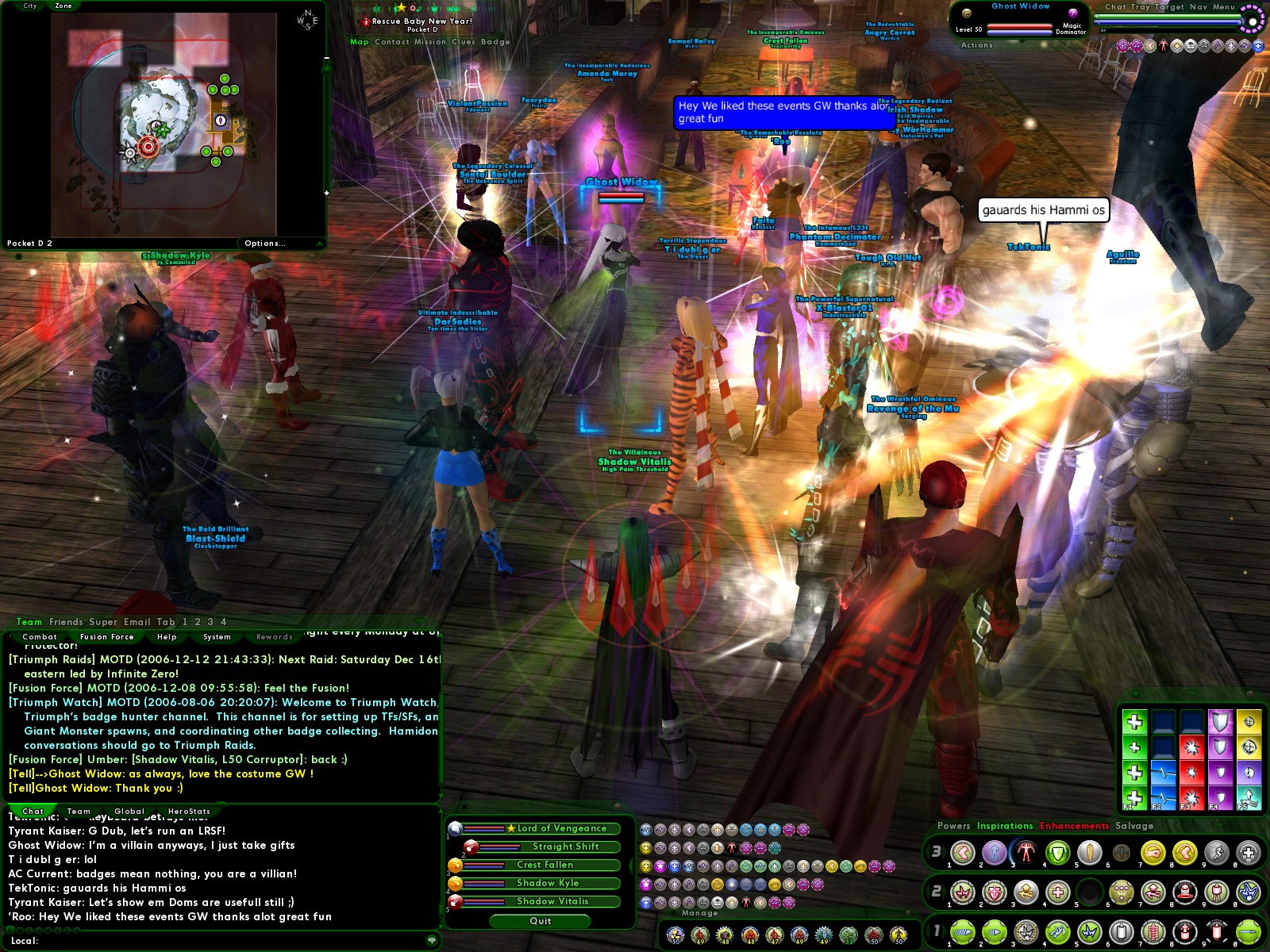Switch the minimap to Zone view
Screen dimensions: 1270x952
coord(62,6)
